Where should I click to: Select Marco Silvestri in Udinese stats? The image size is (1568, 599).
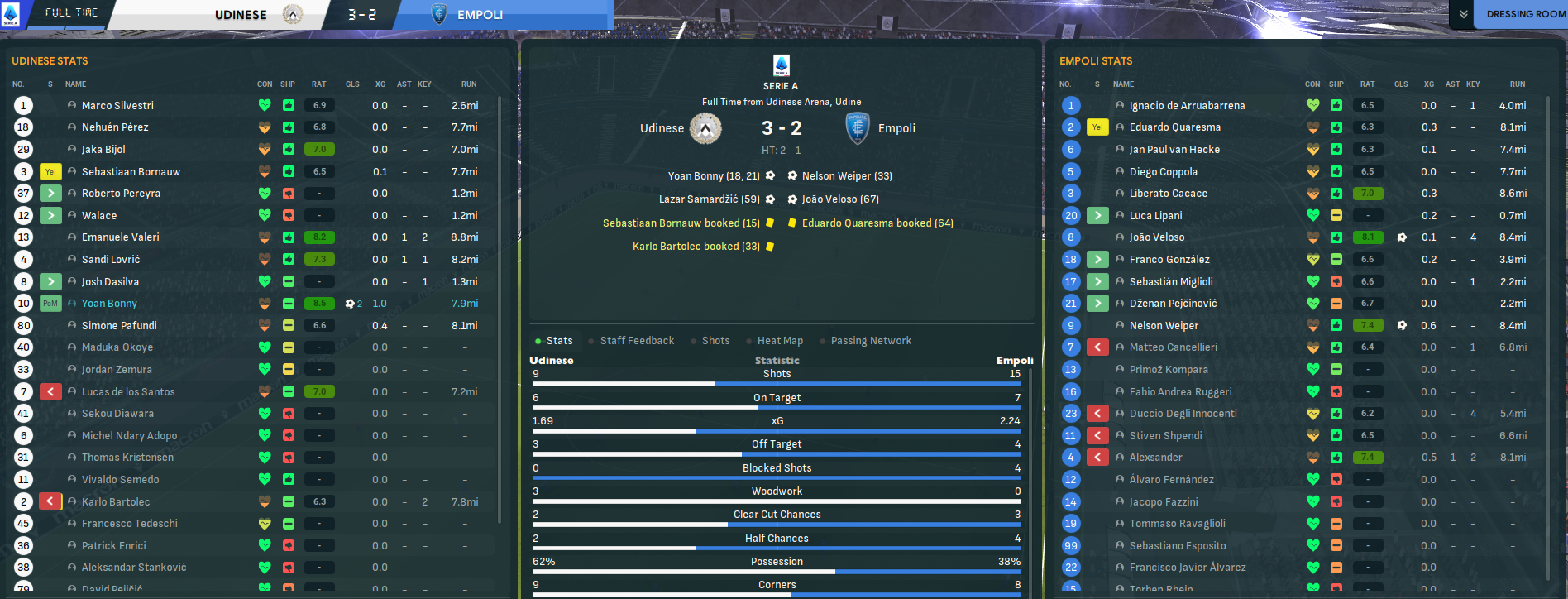coord(117,106)
